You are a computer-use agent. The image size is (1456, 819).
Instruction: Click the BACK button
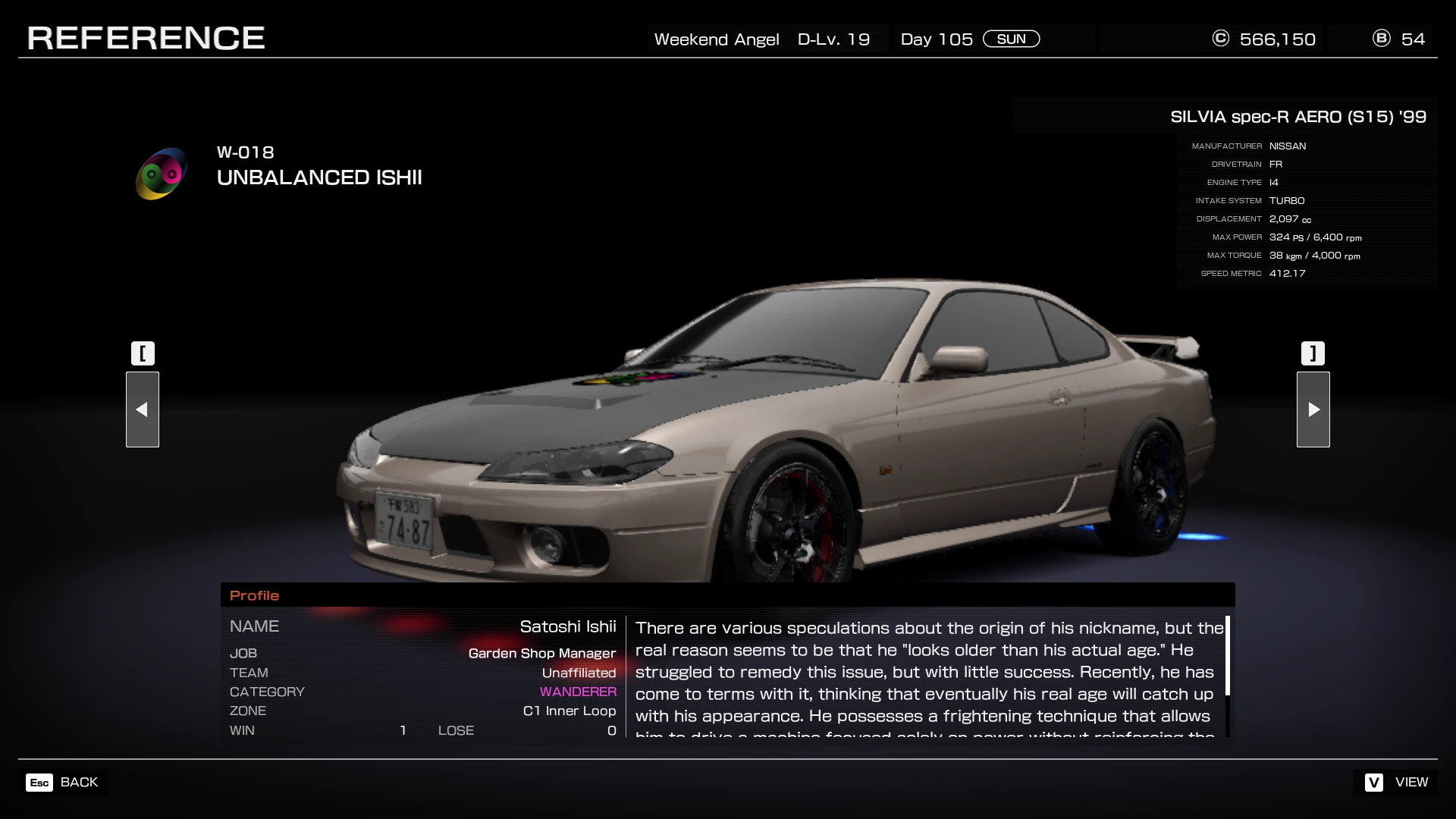tap(79, 782)
